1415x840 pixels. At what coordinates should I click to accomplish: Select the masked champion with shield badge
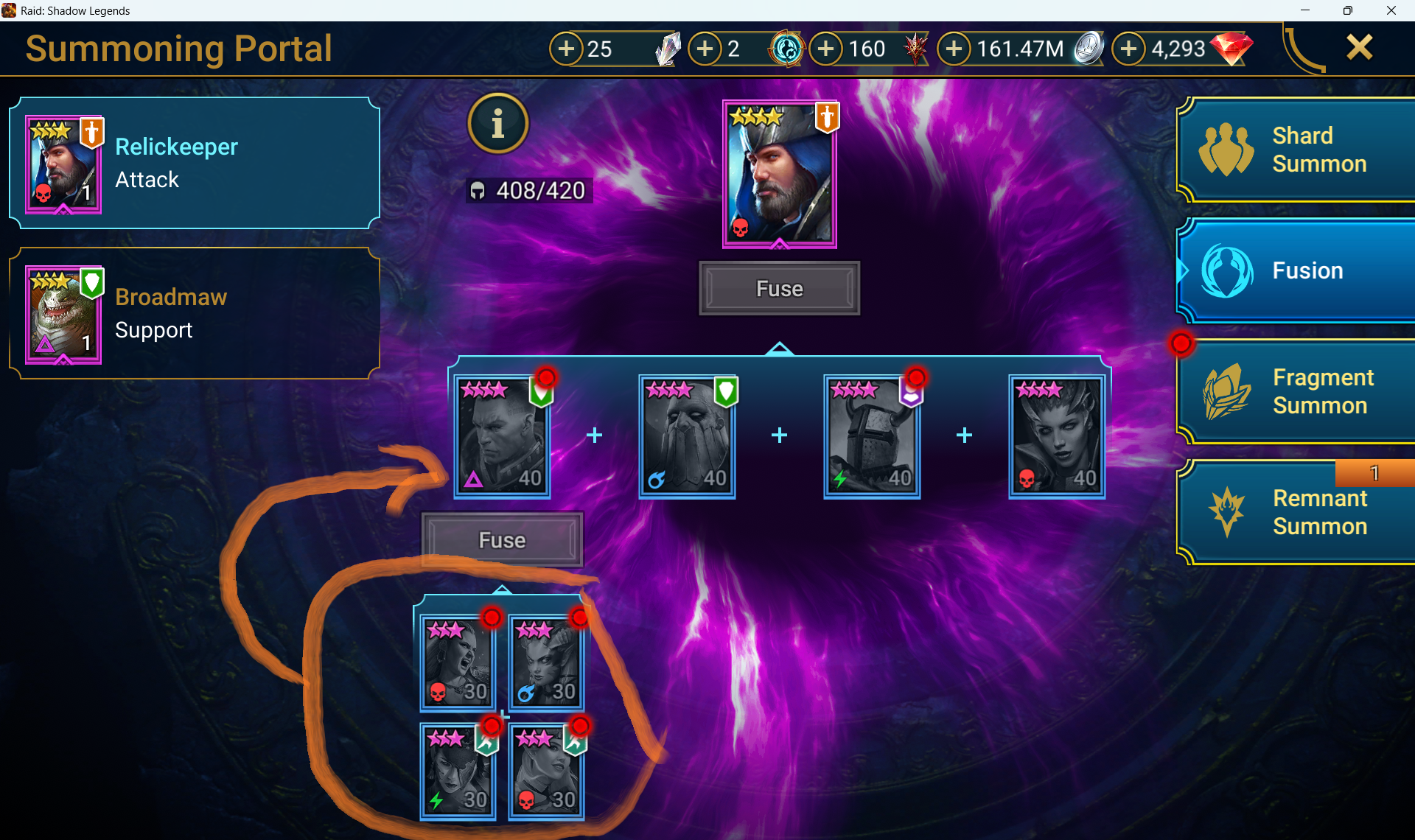[x=687, y=437]
